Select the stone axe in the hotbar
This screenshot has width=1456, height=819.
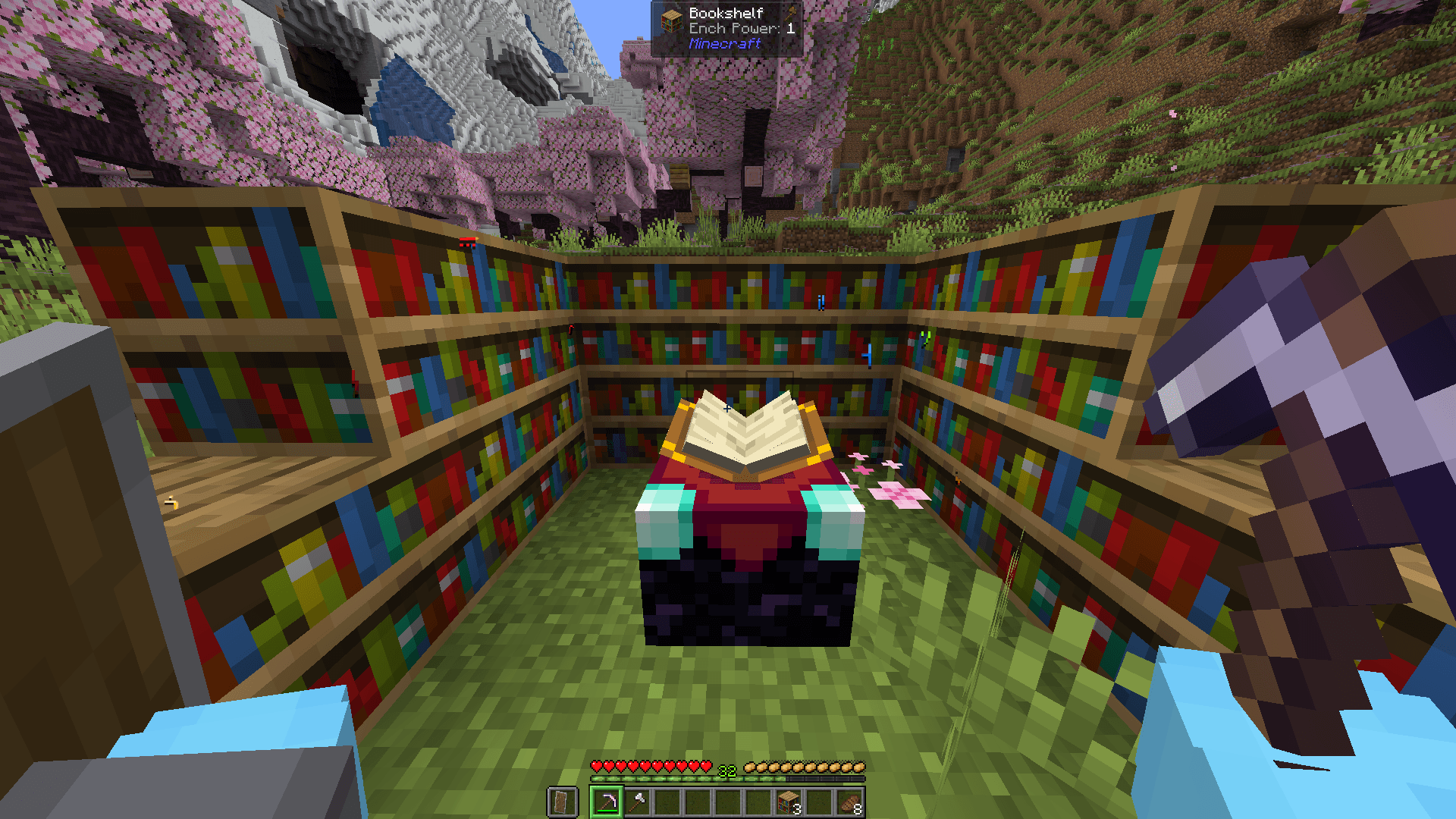click(x=638, y=802)
